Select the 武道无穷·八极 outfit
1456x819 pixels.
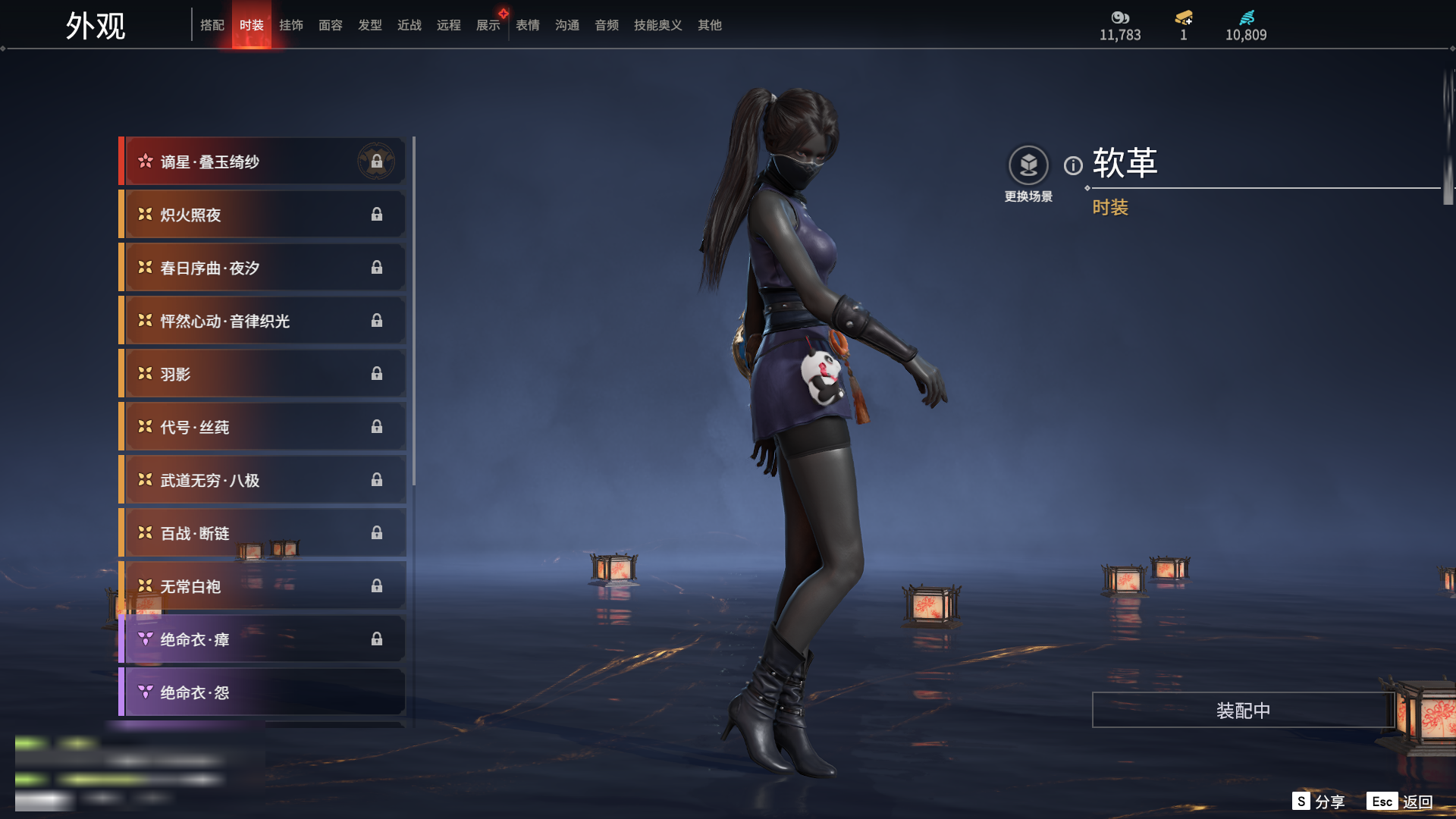click(x=262, y=480)
